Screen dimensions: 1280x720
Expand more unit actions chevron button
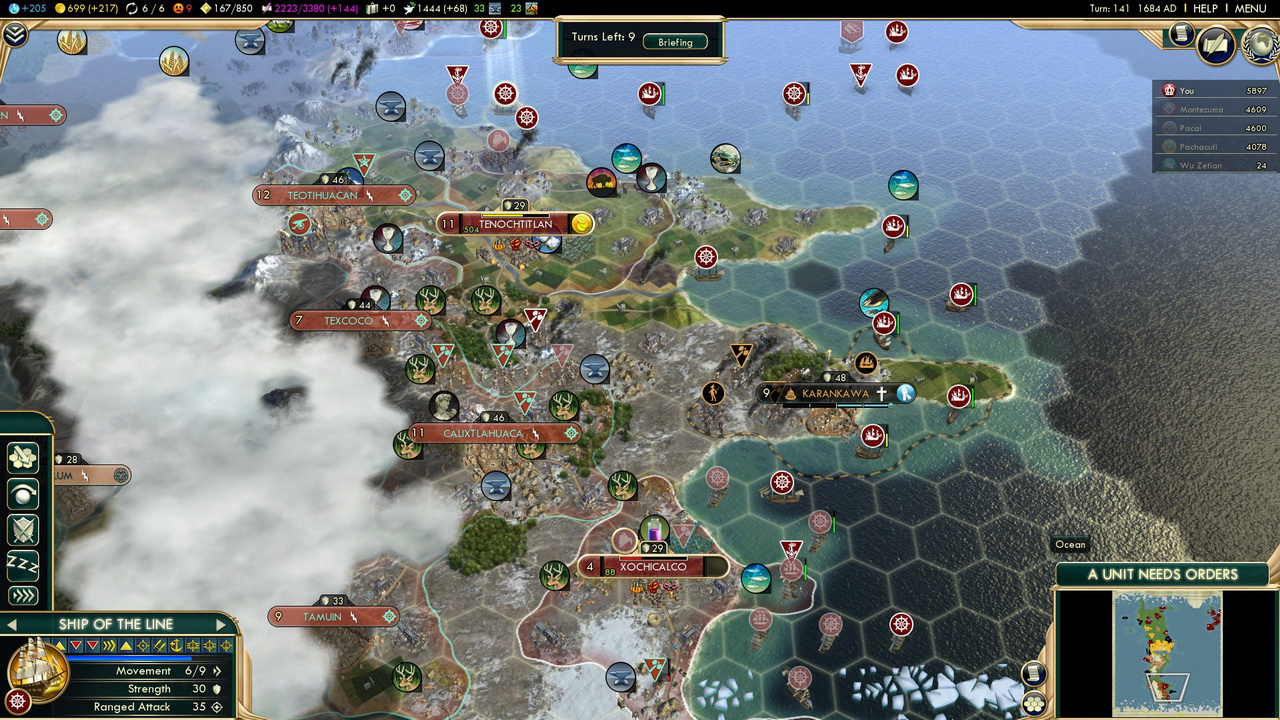tap(22, 596)
